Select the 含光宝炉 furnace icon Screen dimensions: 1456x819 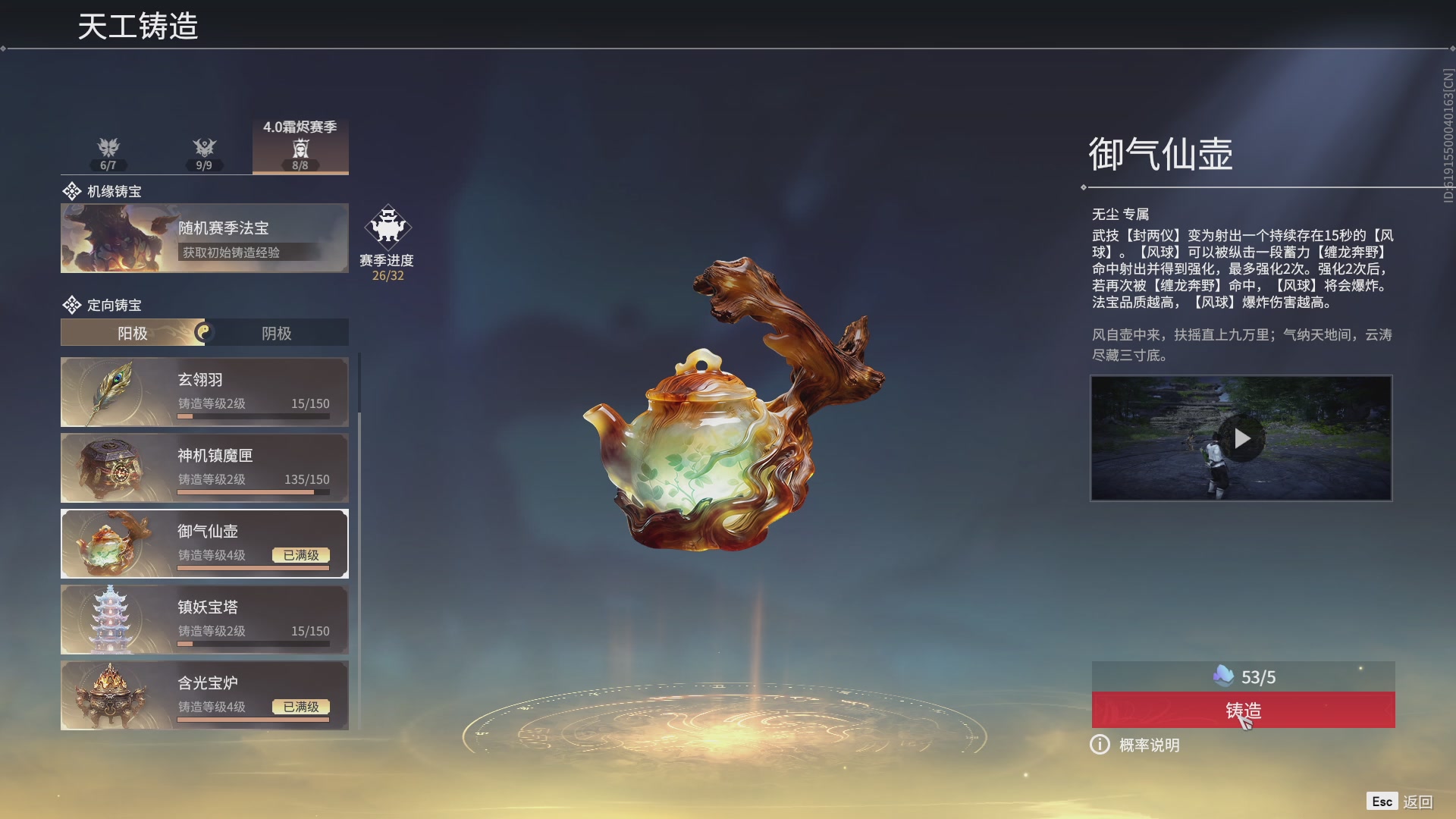[110, 694]
